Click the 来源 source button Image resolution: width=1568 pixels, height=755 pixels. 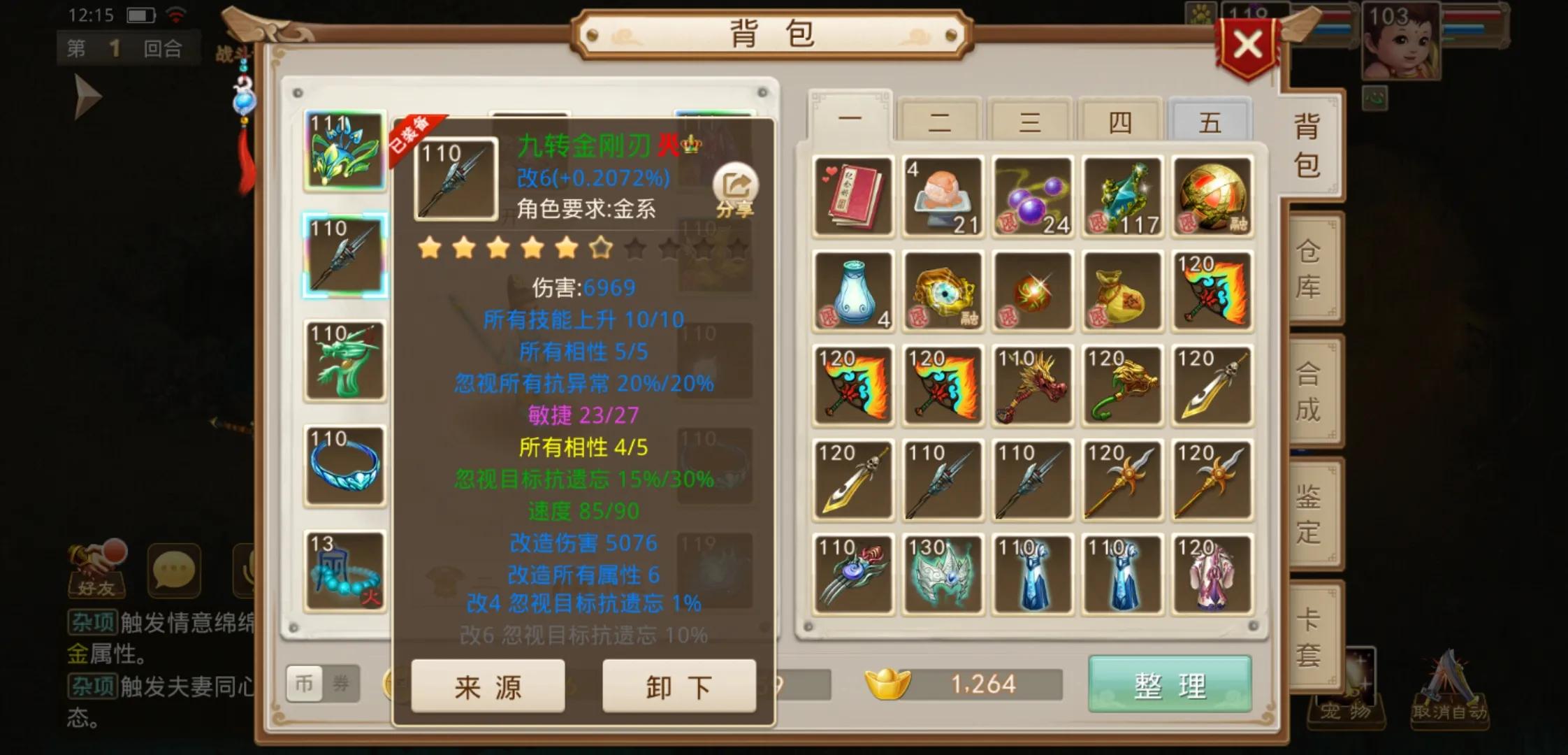[488, 687]
